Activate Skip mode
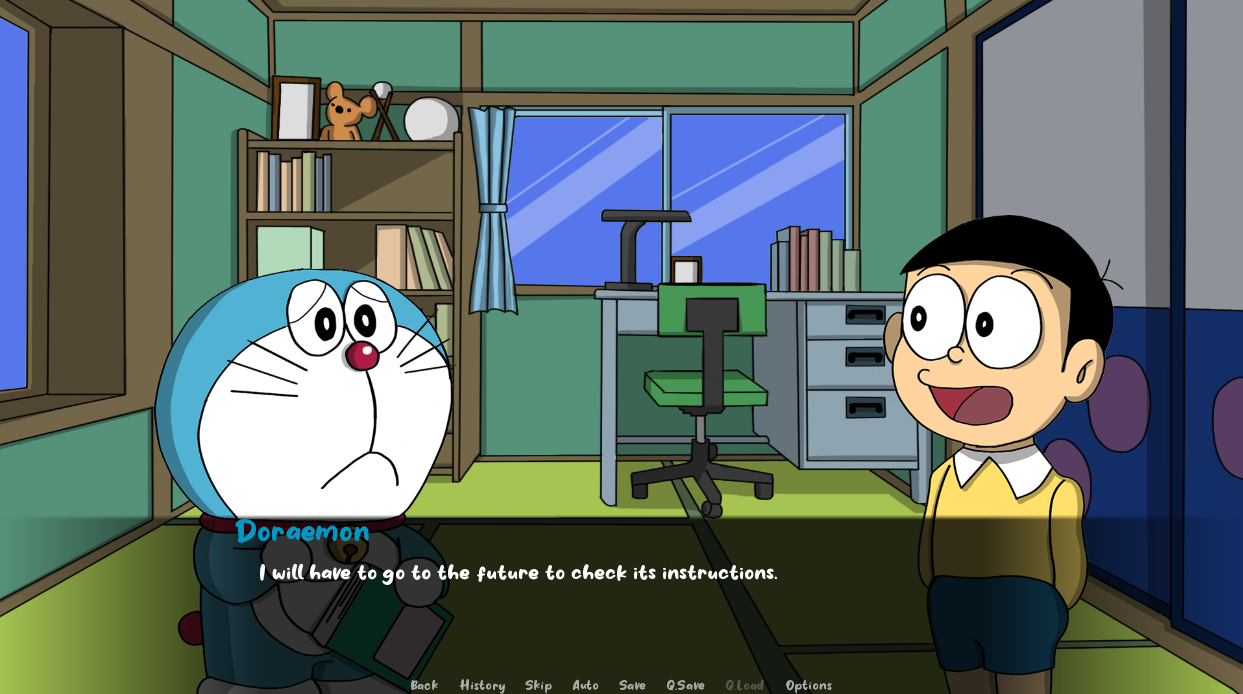This screenshot has height=694, width=1243. [x=538, y=685]
